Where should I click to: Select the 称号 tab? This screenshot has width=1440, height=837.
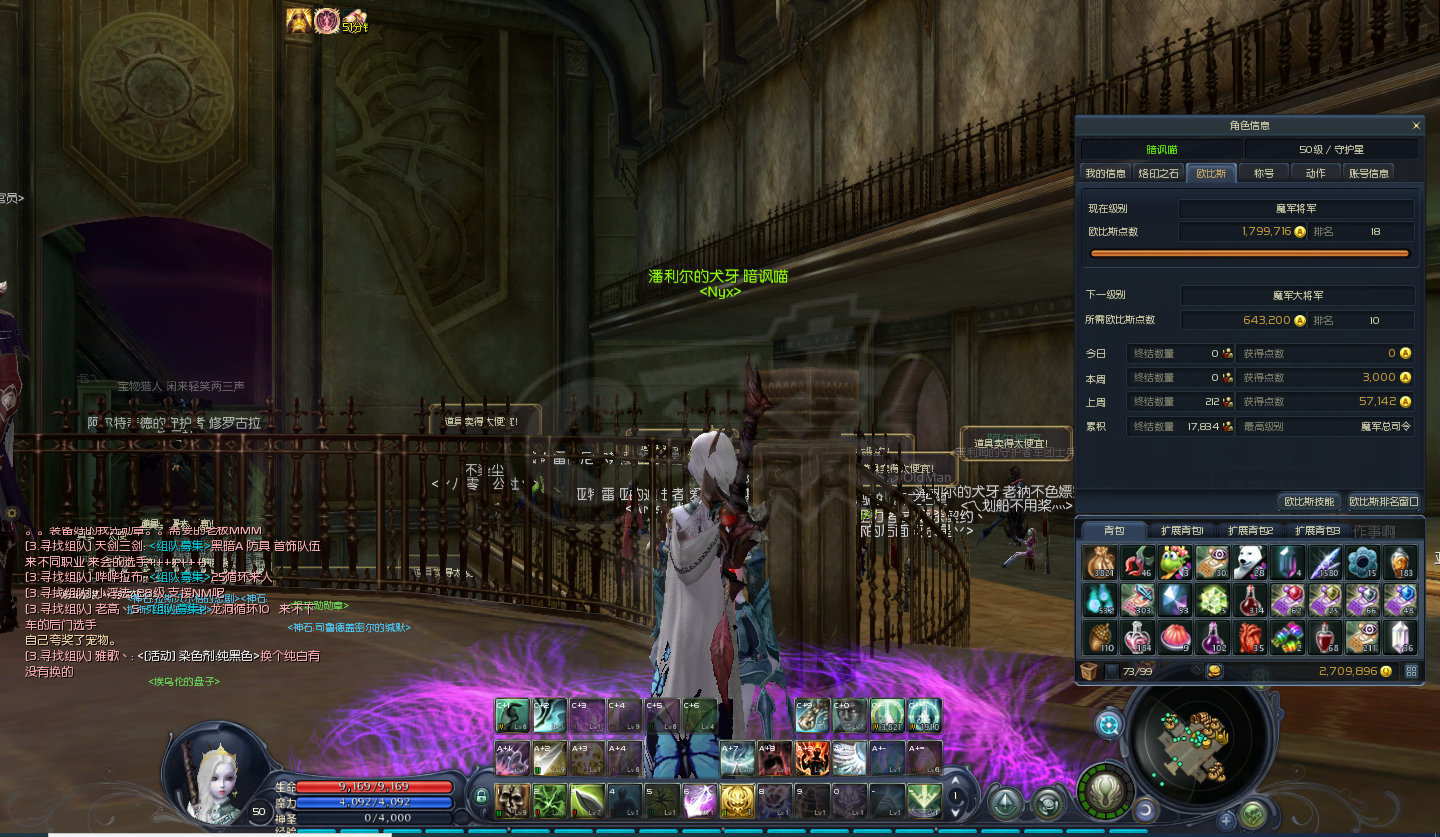[x=1264, y=173]
